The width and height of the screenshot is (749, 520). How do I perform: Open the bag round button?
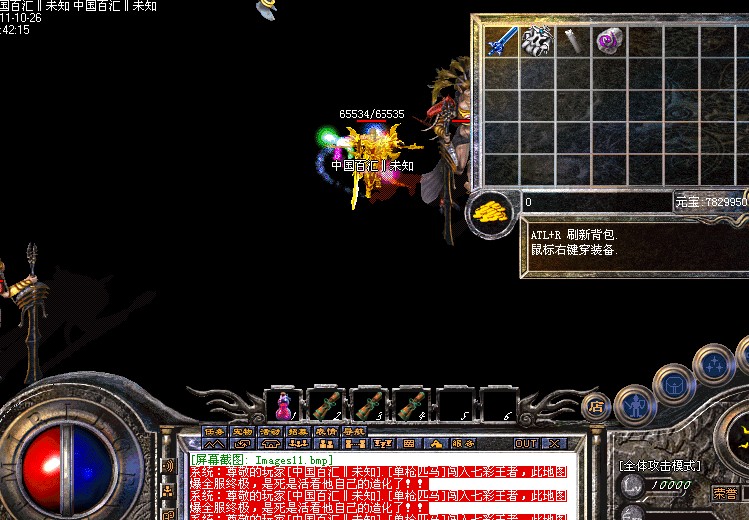tap(674, 383)
